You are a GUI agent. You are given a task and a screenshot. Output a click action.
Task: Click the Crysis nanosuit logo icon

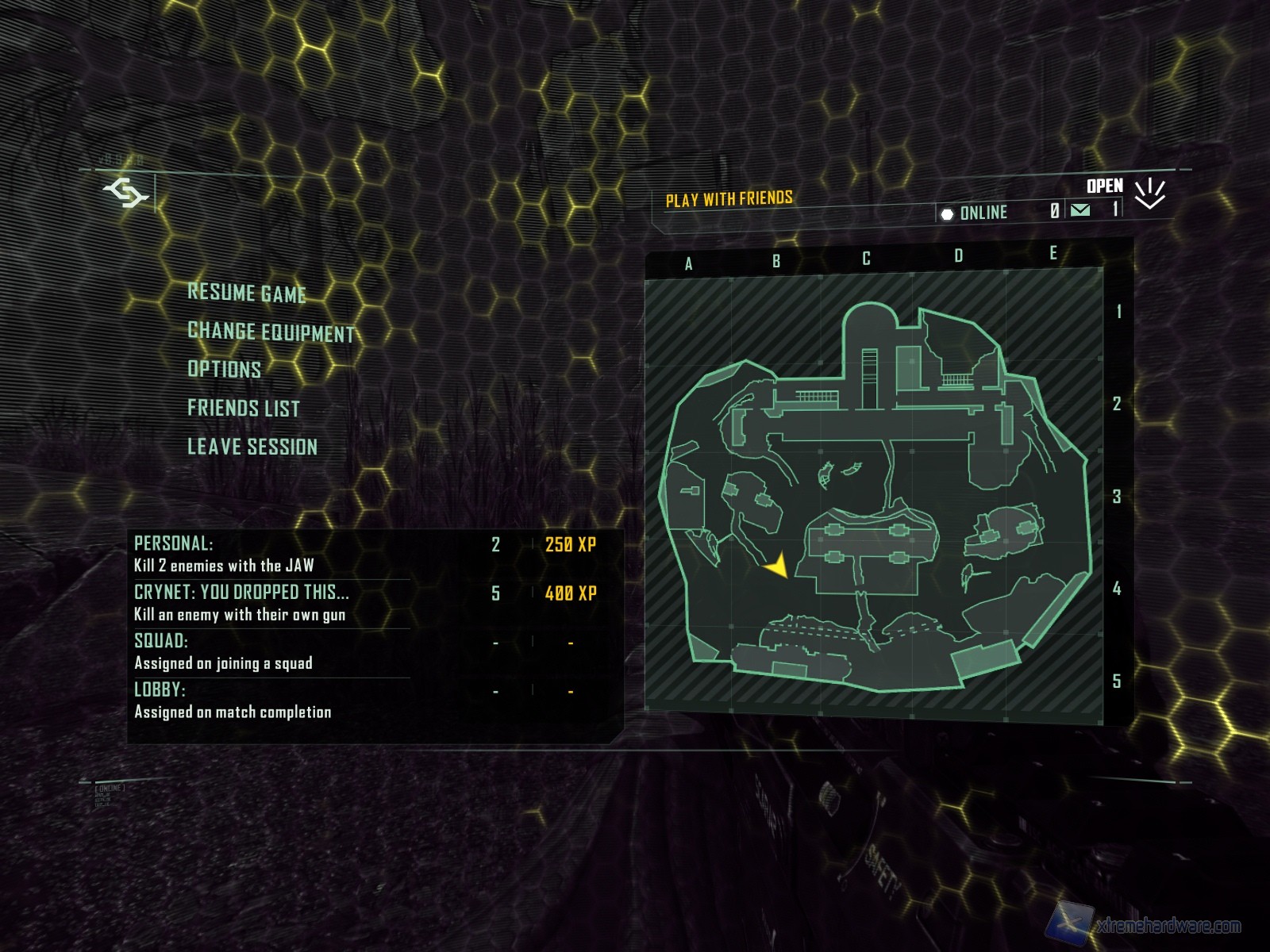[x=126, y=193]
